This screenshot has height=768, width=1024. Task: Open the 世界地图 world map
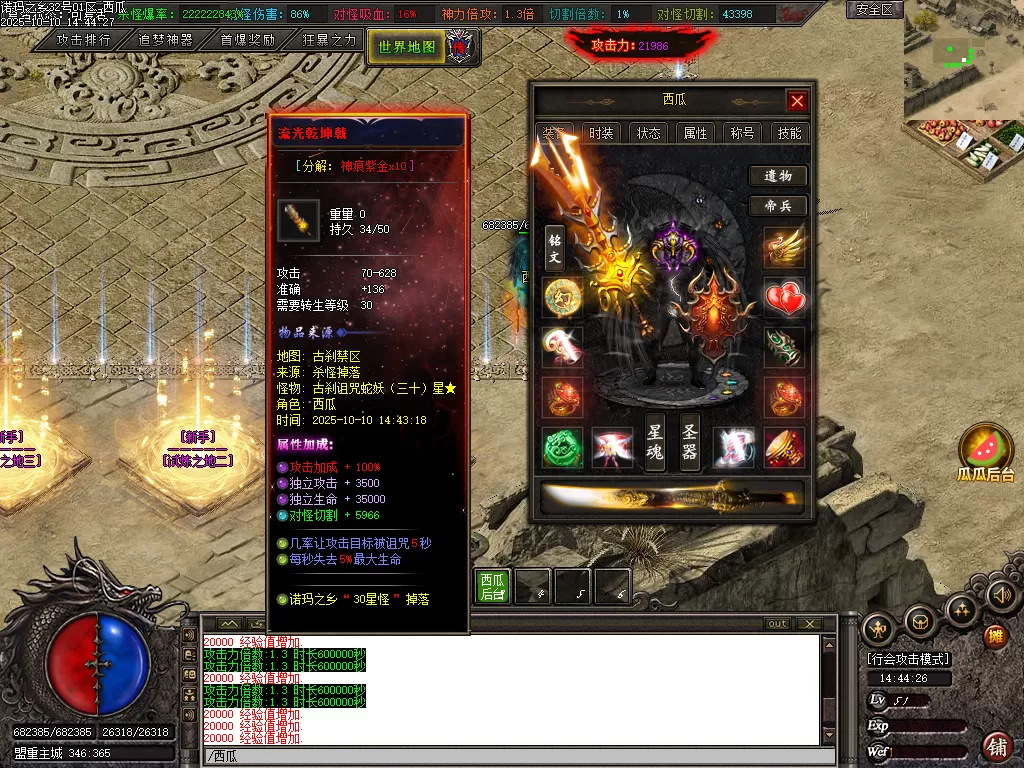point(407,46)
